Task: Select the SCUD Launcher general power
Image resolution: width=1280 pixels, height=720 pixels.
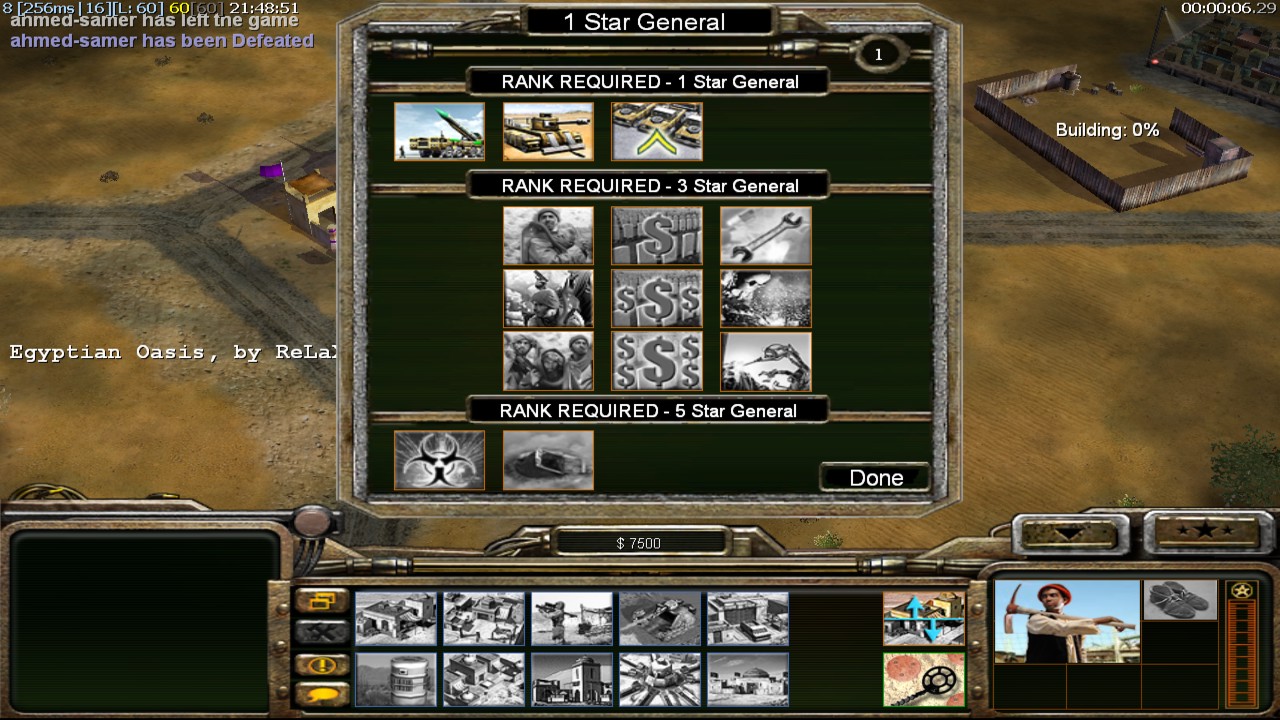Action: tap(439, 131)
